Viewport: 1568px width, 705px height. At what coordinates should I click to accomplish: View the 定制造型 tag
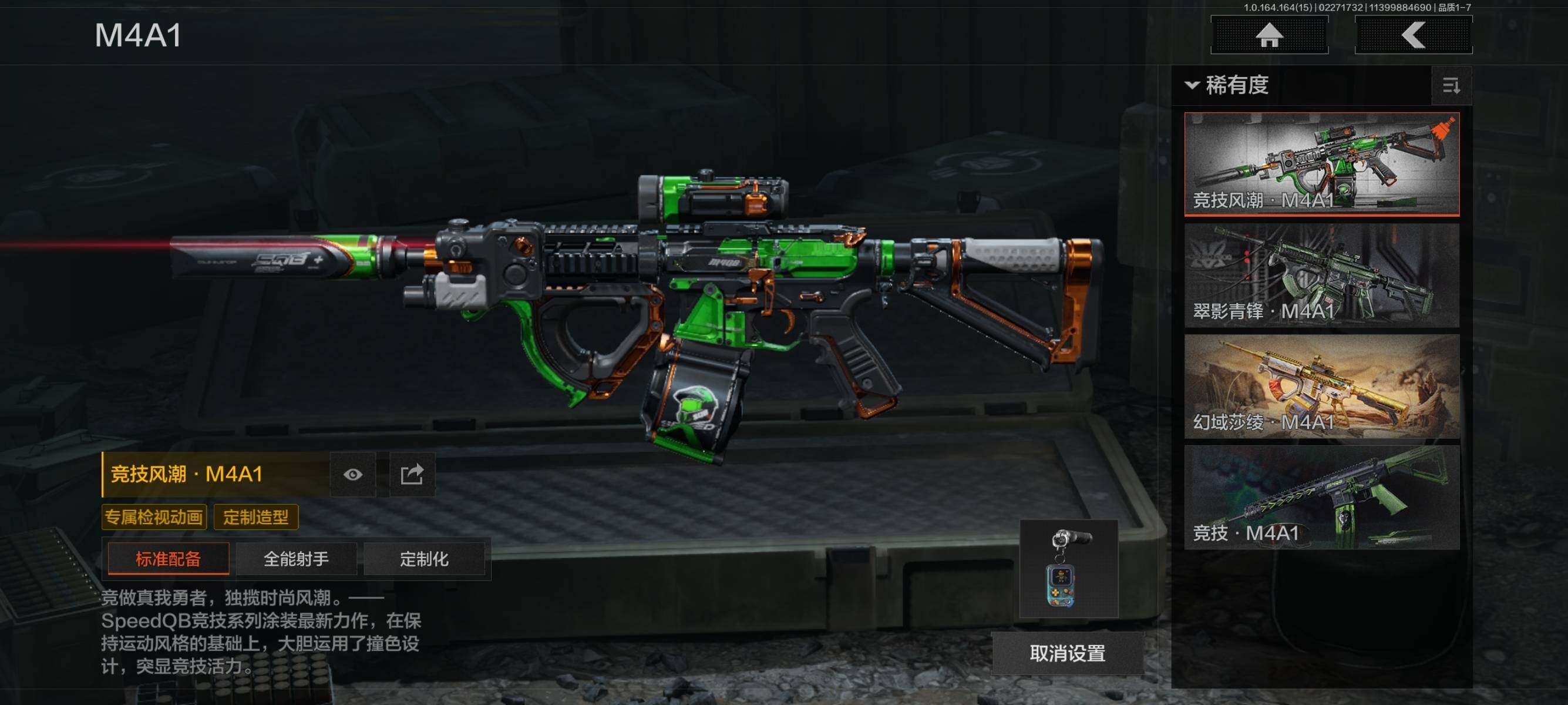pos(255,517)
